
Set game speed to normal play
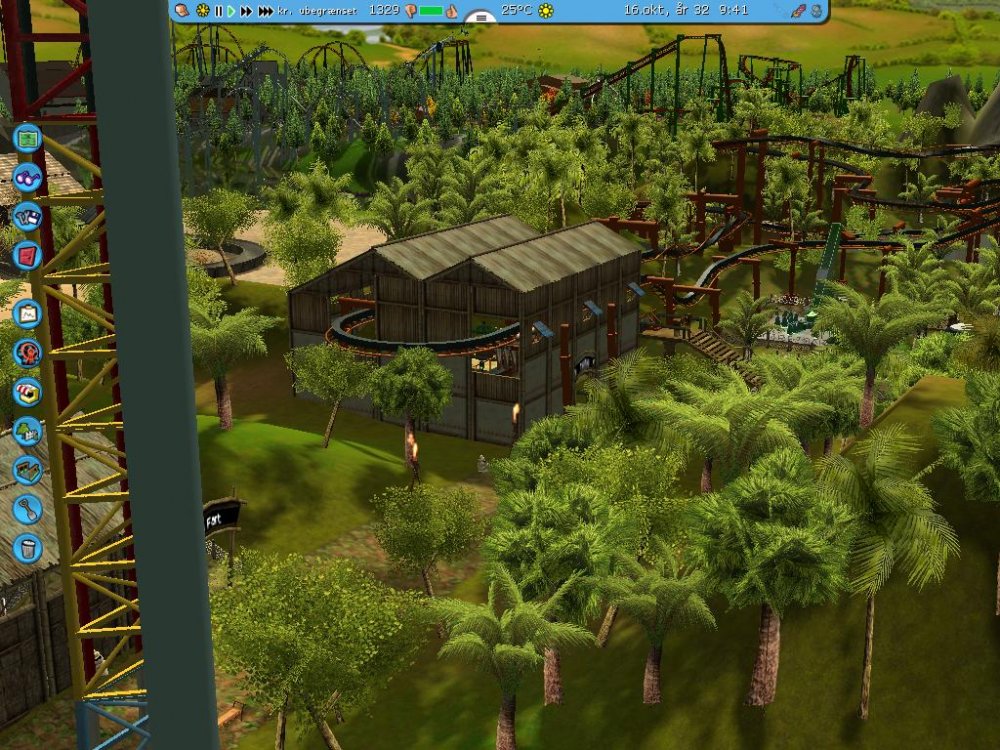tap(231, 10)
